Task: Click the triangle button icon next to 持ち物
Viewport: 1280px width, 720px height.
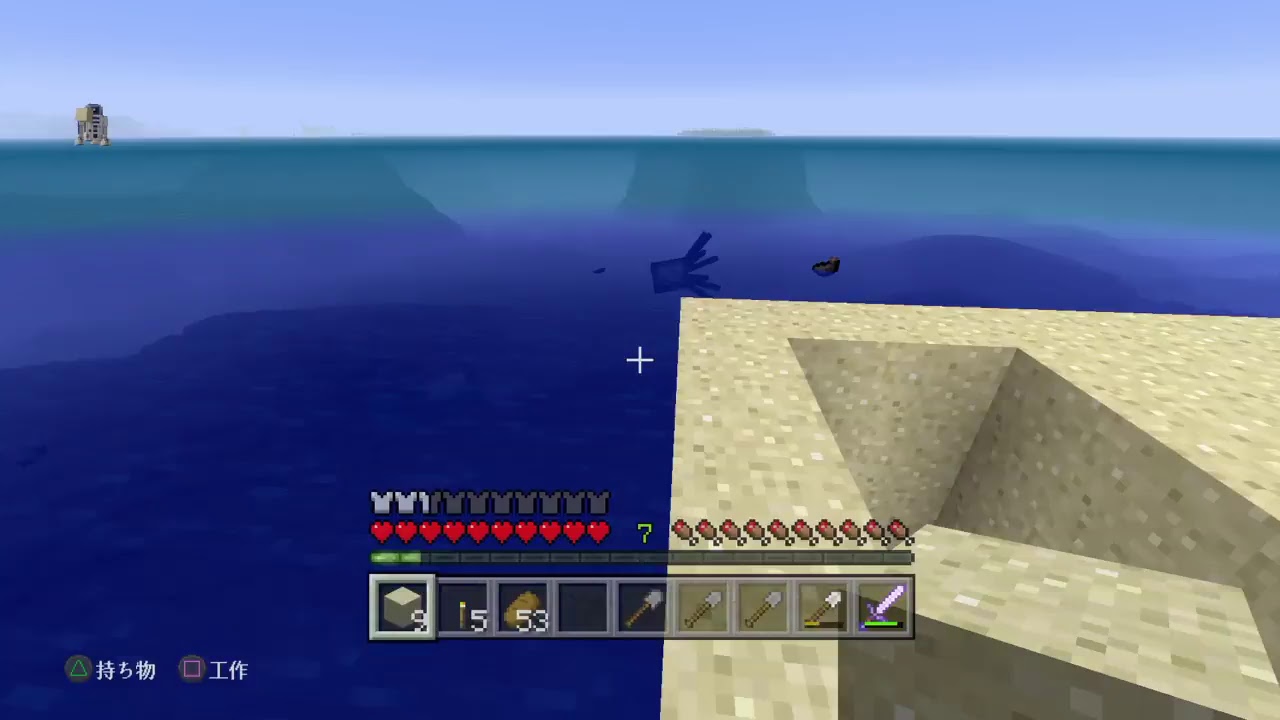Action: (x=78, y=670)
